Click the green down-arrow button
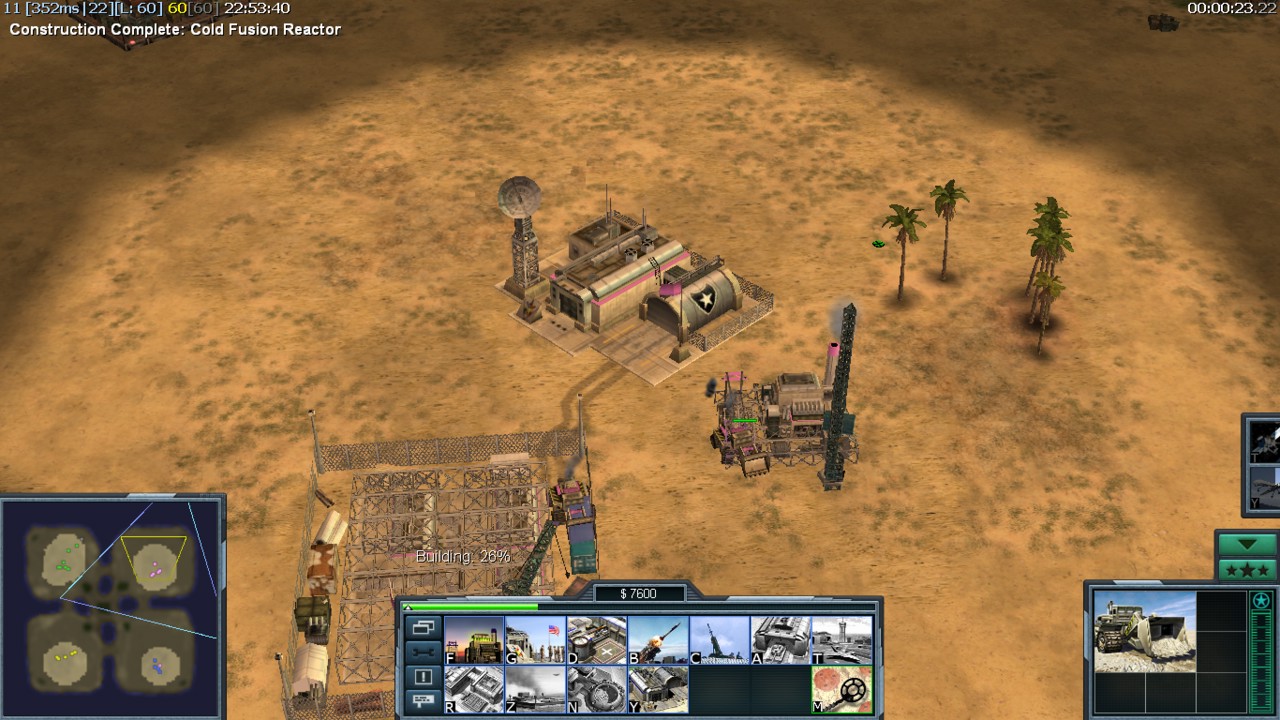This screenshot has height=720, width=1280. pos(1246,545)
